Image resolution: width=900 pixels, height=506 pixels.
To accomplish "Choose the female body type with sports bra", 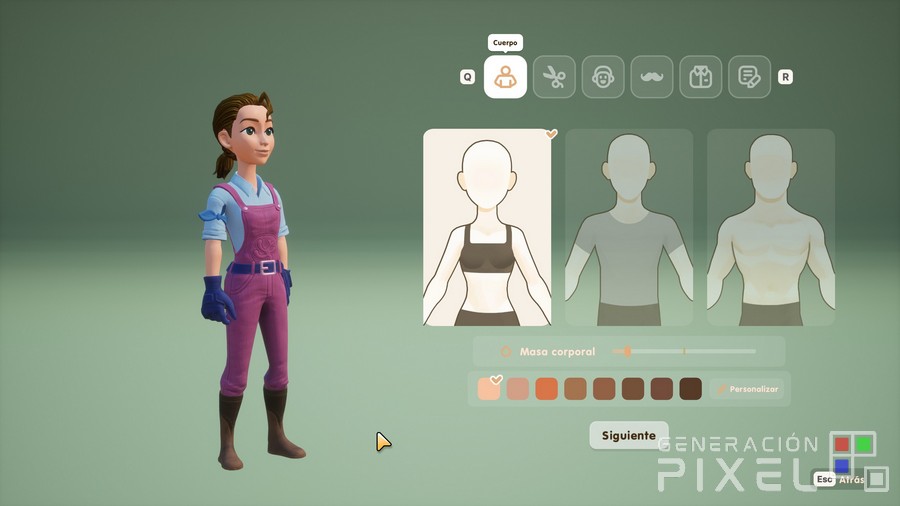I will [487, 227].
